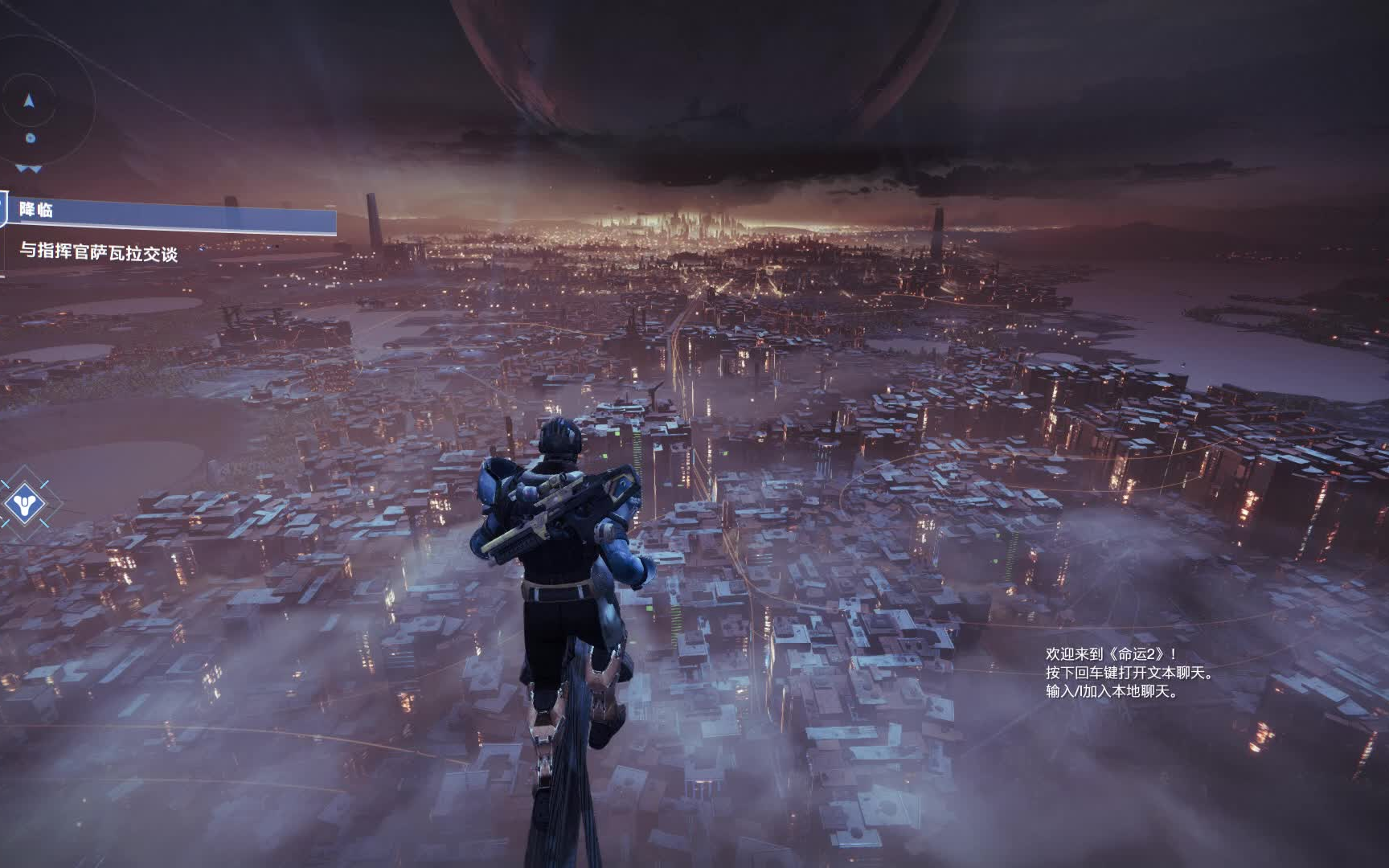Click the Destiny emblem diamond icon
Image resolution: width=1389 pixels, height=868 pixels.
[x=23, y=505]
